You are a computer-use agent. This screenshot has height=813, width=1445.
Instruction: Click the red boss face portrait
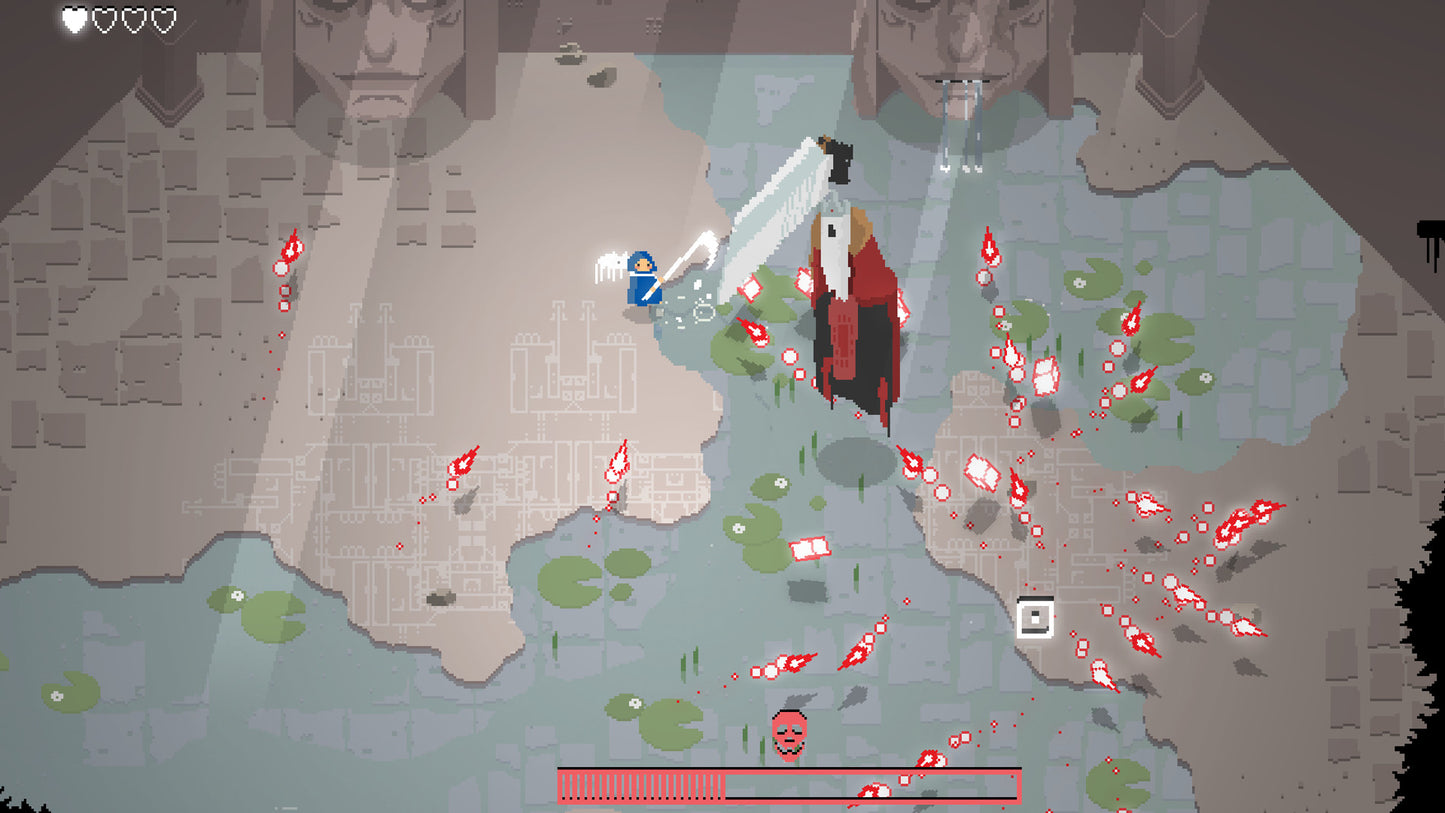(x=789, y=733)
